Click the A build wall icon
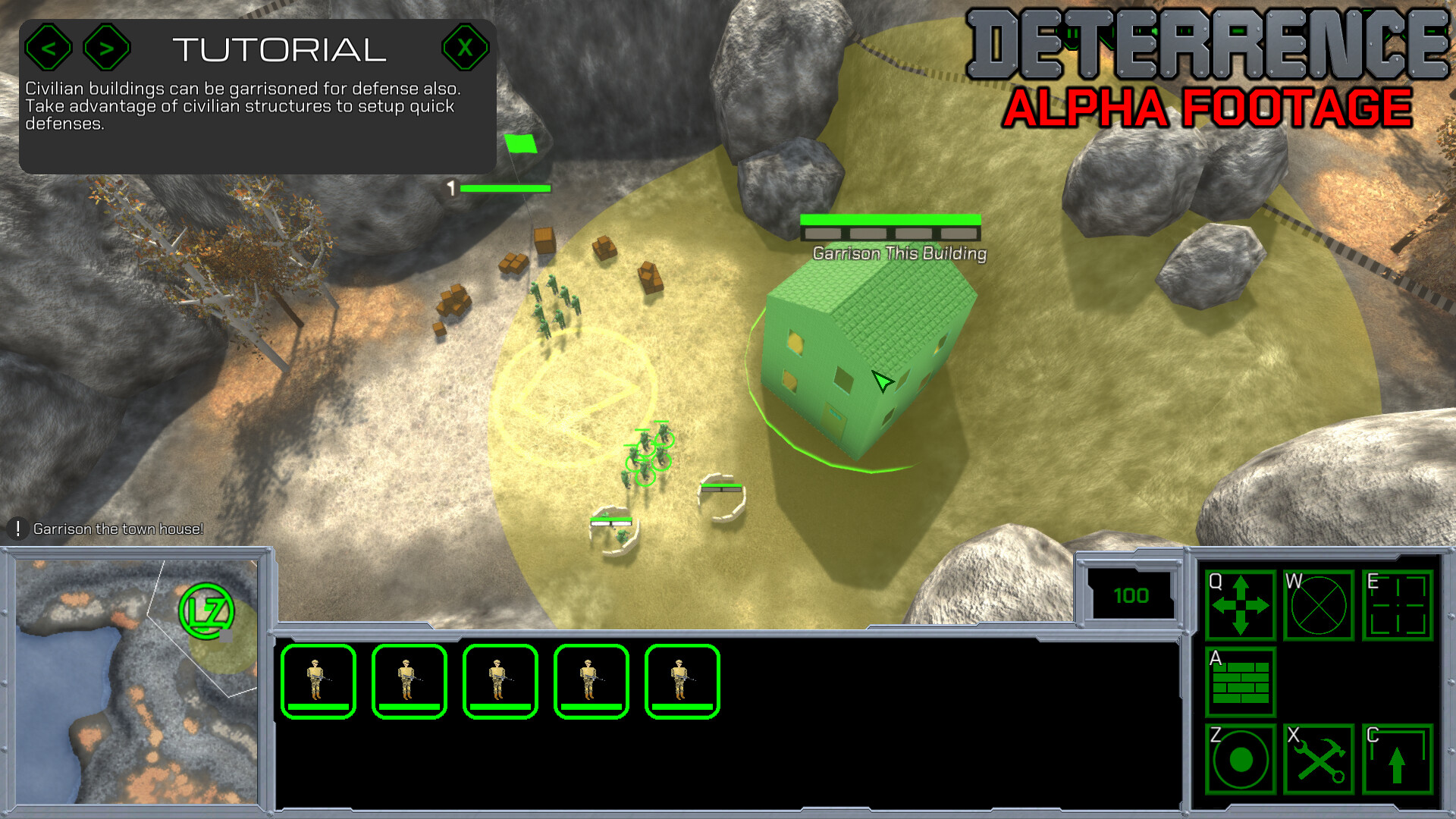Image resolution: width=1456 pixels, height=819 pixels. point(1241,683)
